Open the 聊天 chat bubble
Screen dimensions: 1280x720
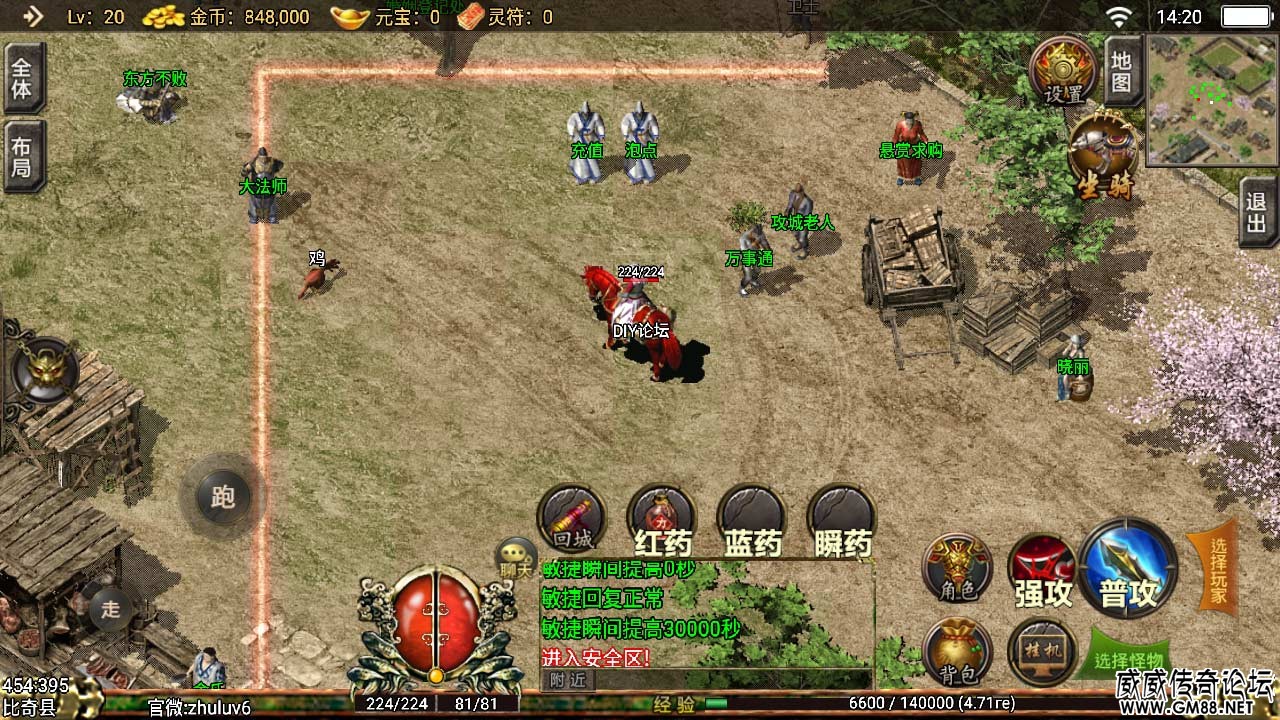[517, 558]
